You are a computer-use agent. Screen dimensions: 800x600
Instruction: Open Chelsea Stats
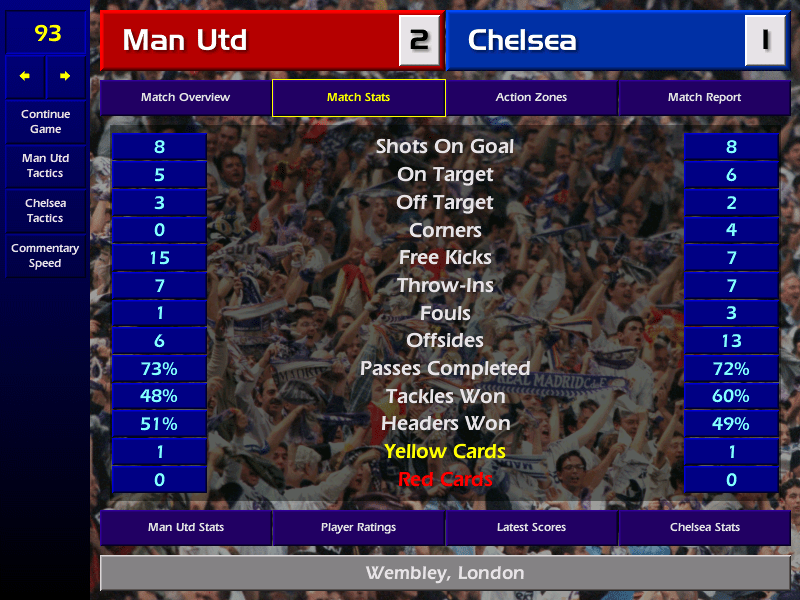point(704,527)
